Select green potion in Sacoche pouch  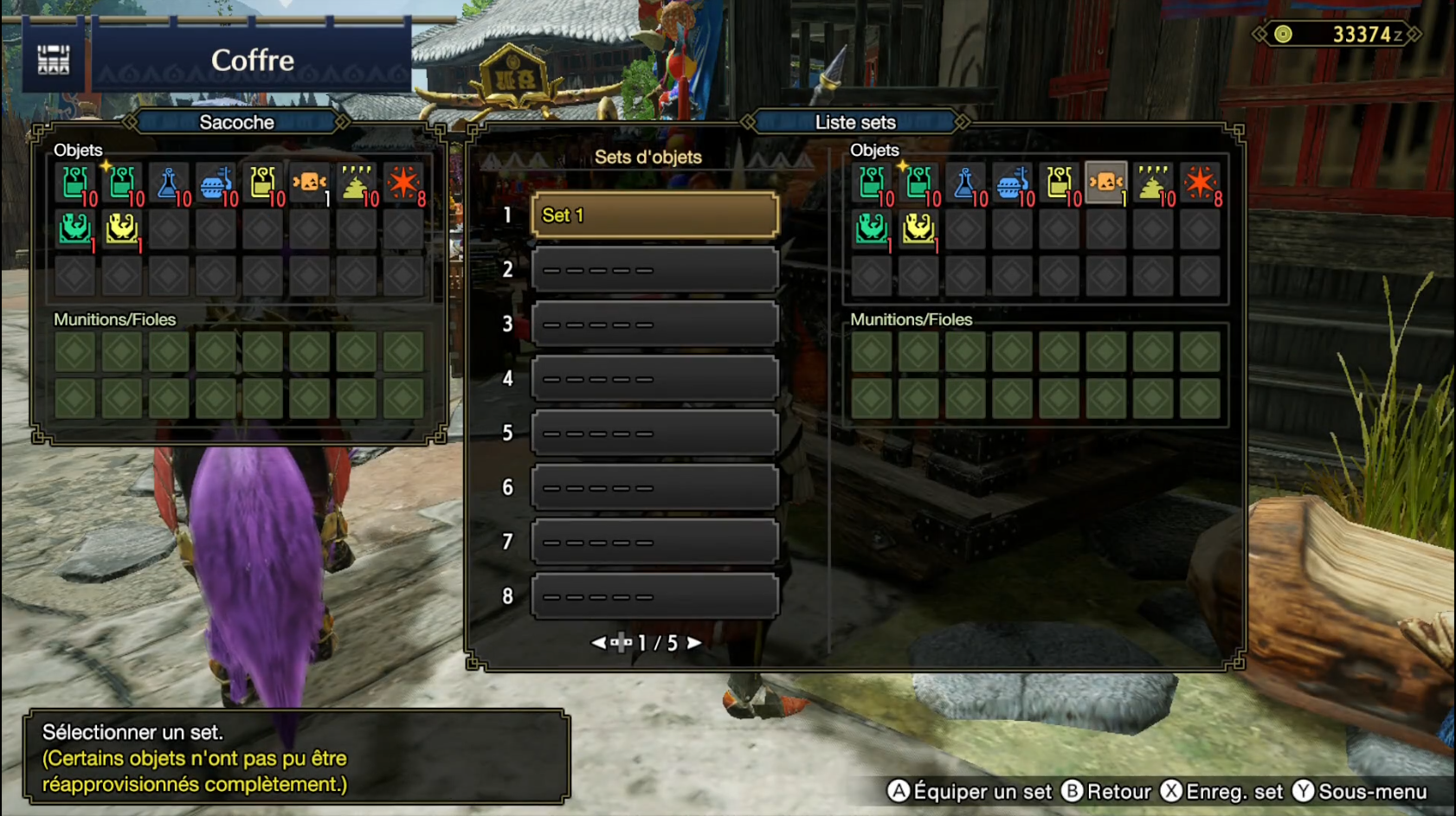(x=75, y=183)
